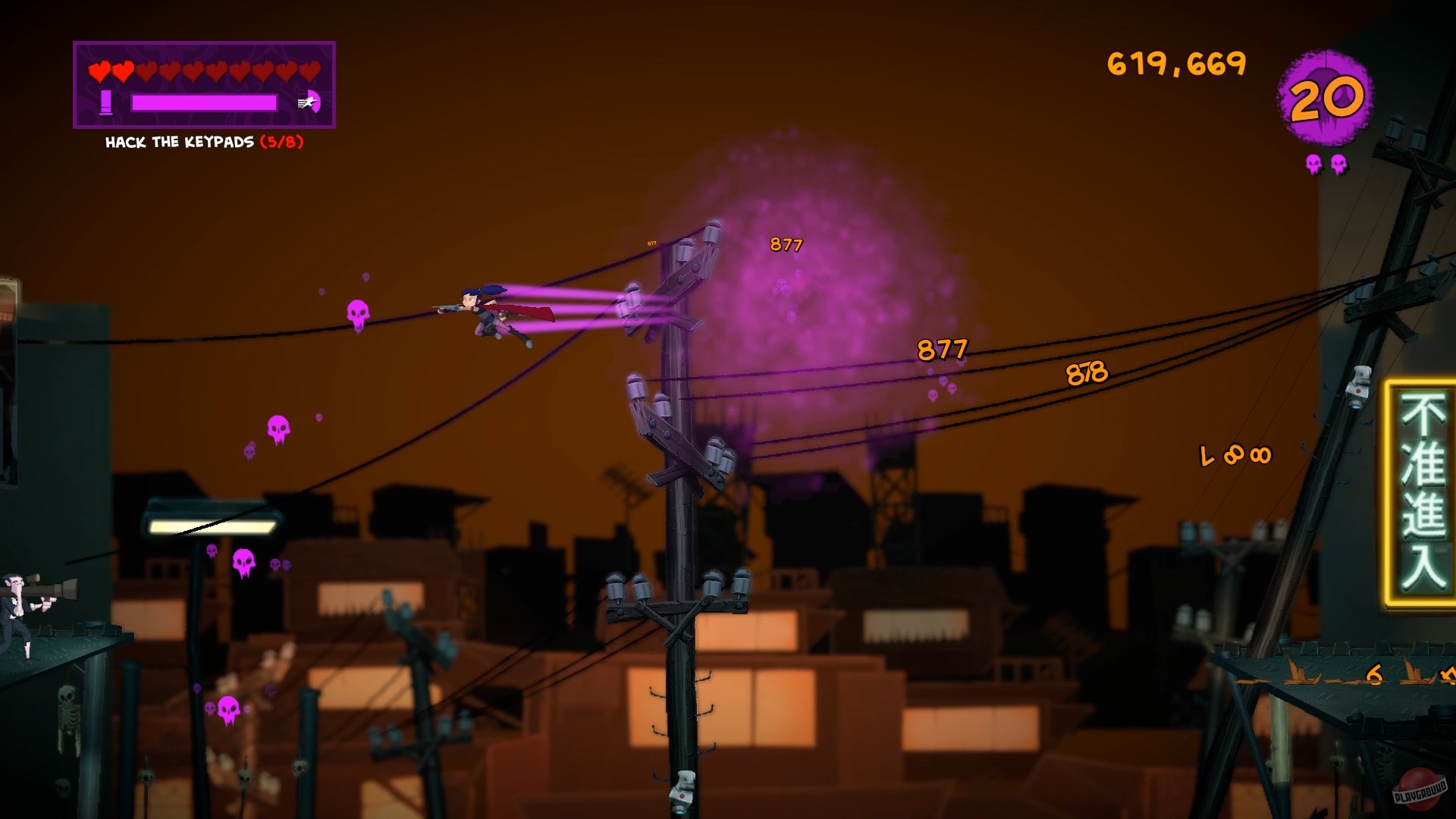Click the full magenta energy bar
Viewport: 1456px width, 819px height.
203,103
